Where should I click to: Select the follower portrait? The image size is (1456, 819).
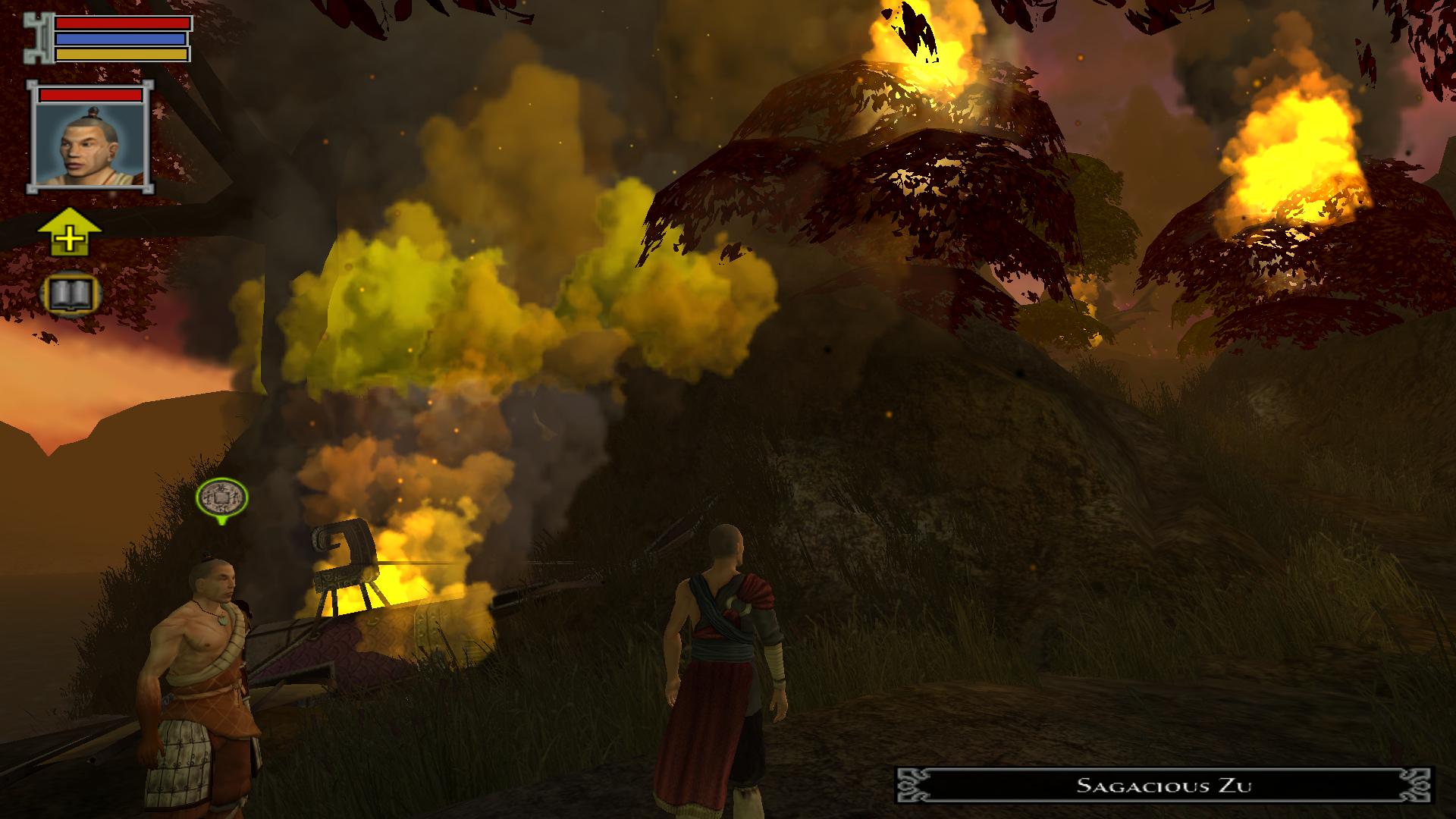coord(90,139)
